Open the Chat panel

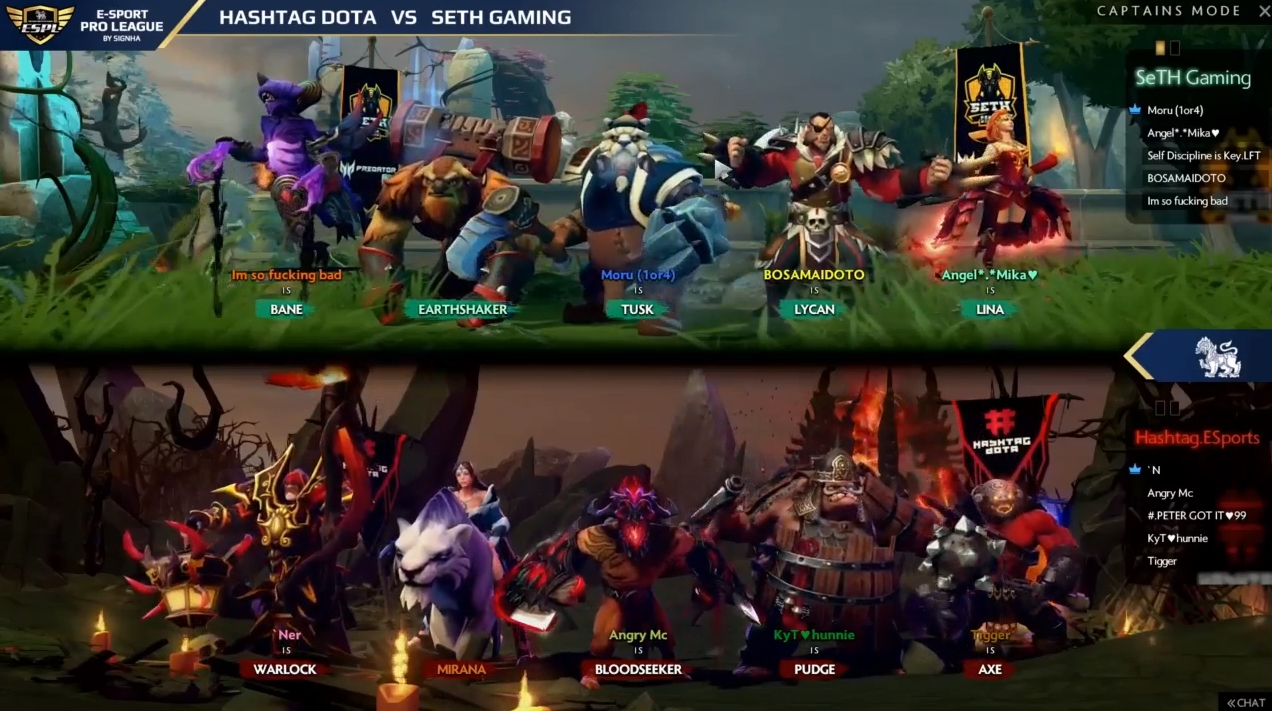point(1245,702)
